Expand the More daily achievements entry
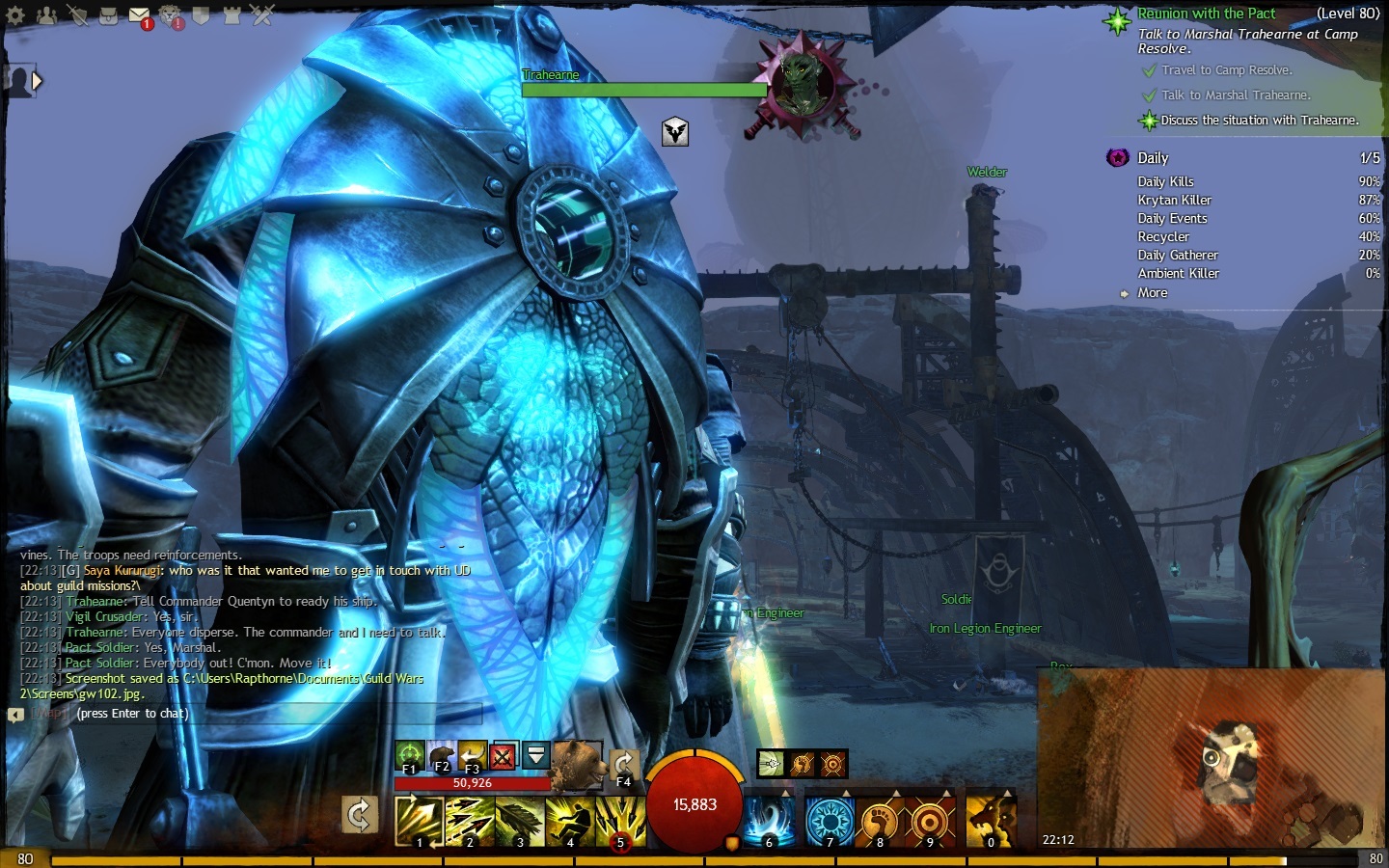The image size is (1389, 868). tap(1152, 293)
